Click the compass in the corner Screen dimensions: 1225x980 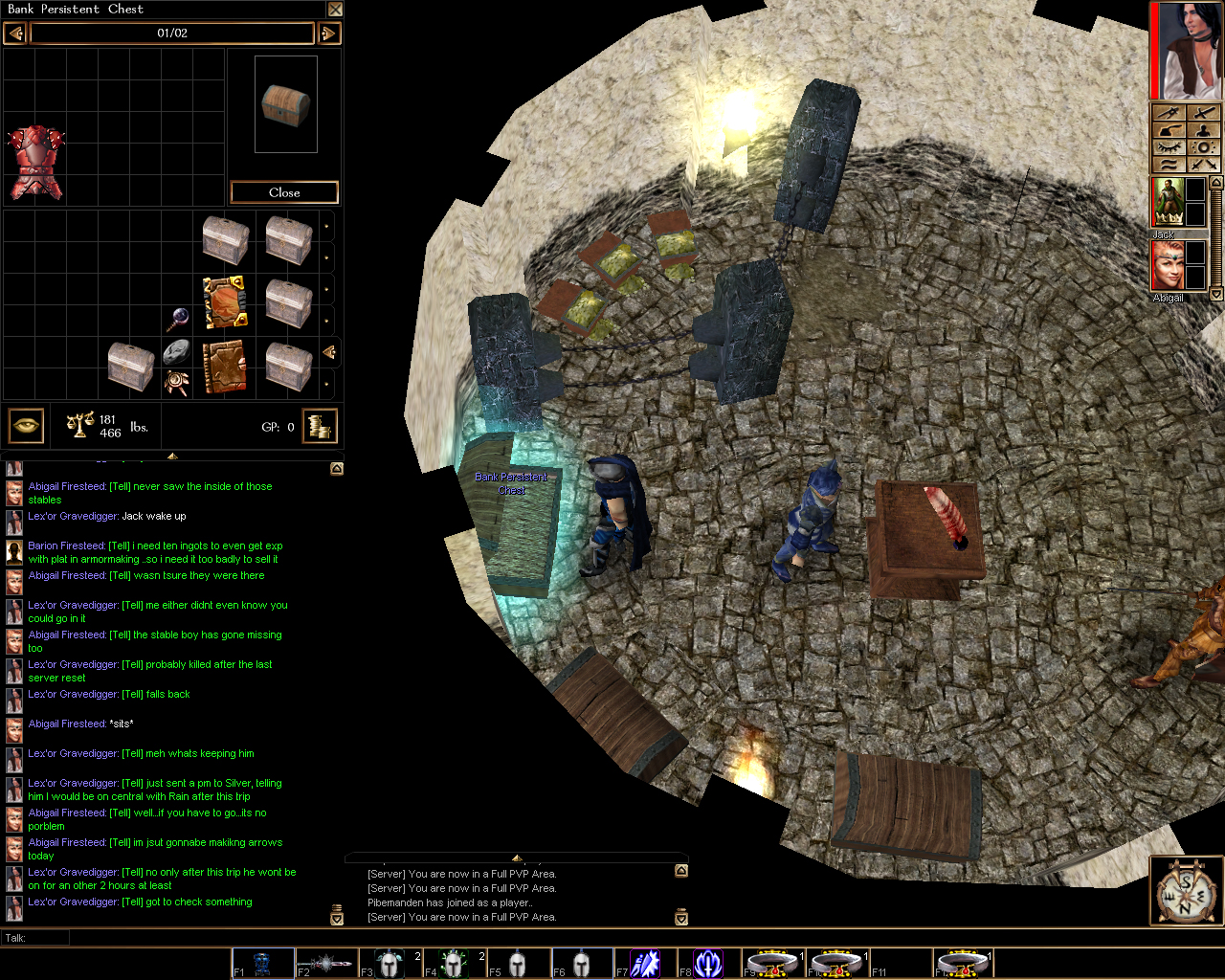point(1185,892)
